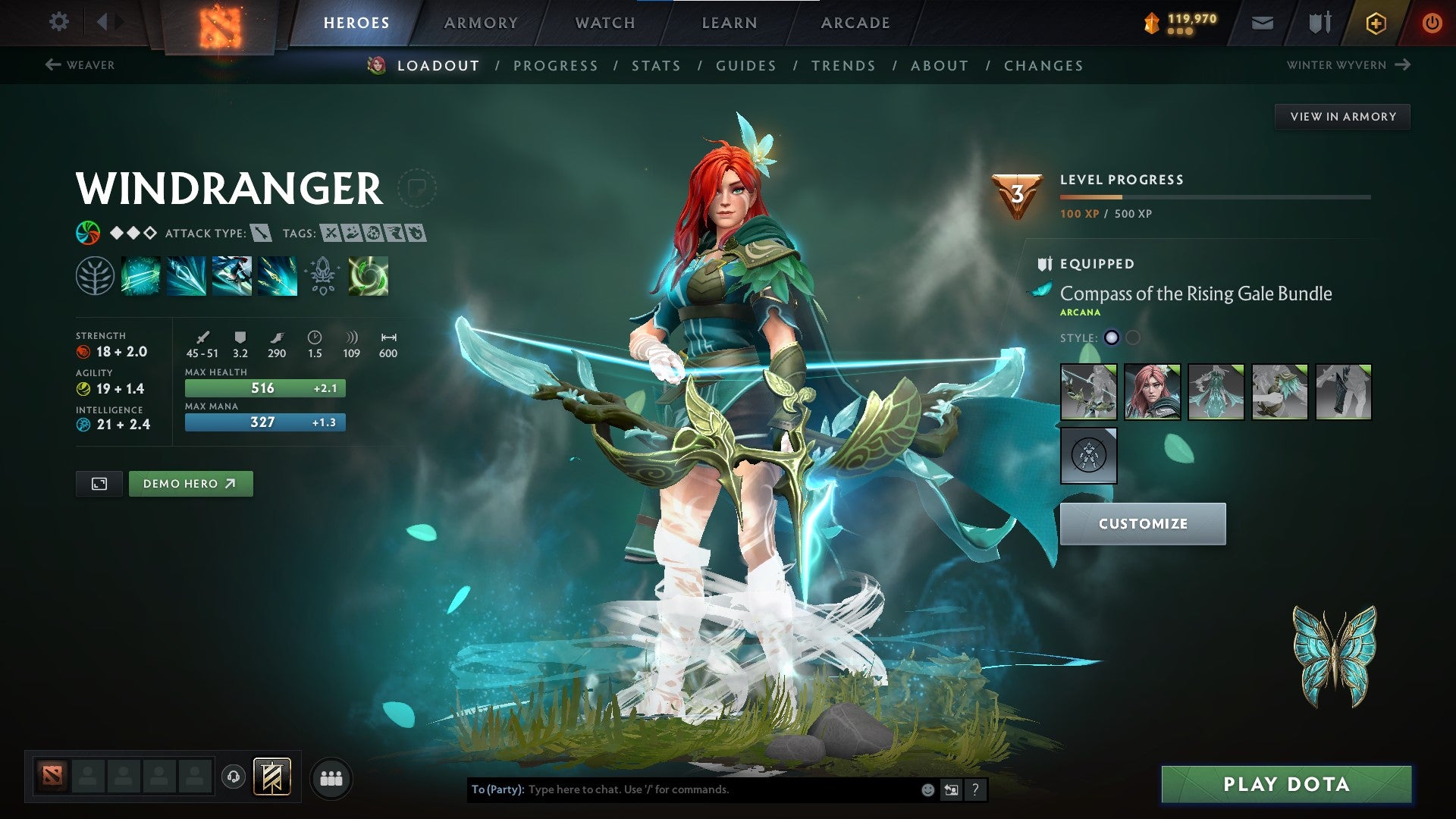
Task: Toggle the expand preview icon below intelligence stats
Action: tap(99, 483)
